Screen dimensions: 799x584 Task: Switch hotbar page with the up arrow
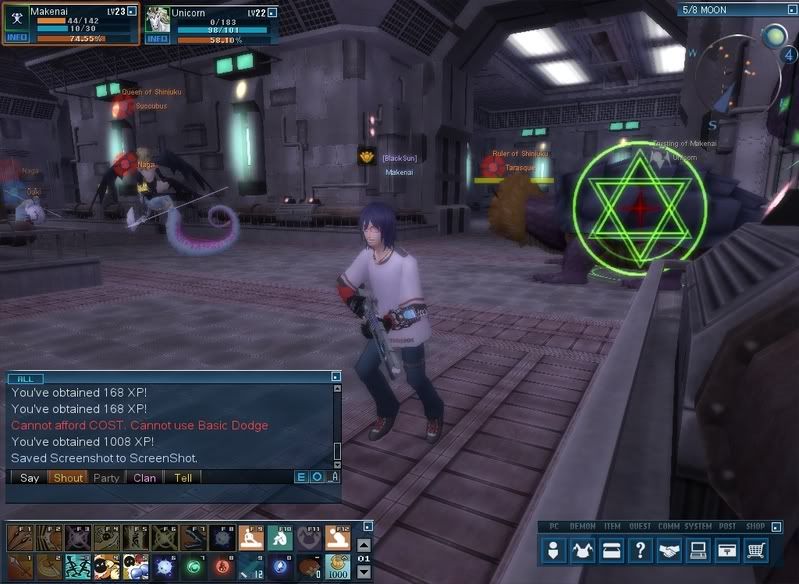coord(363,543)
